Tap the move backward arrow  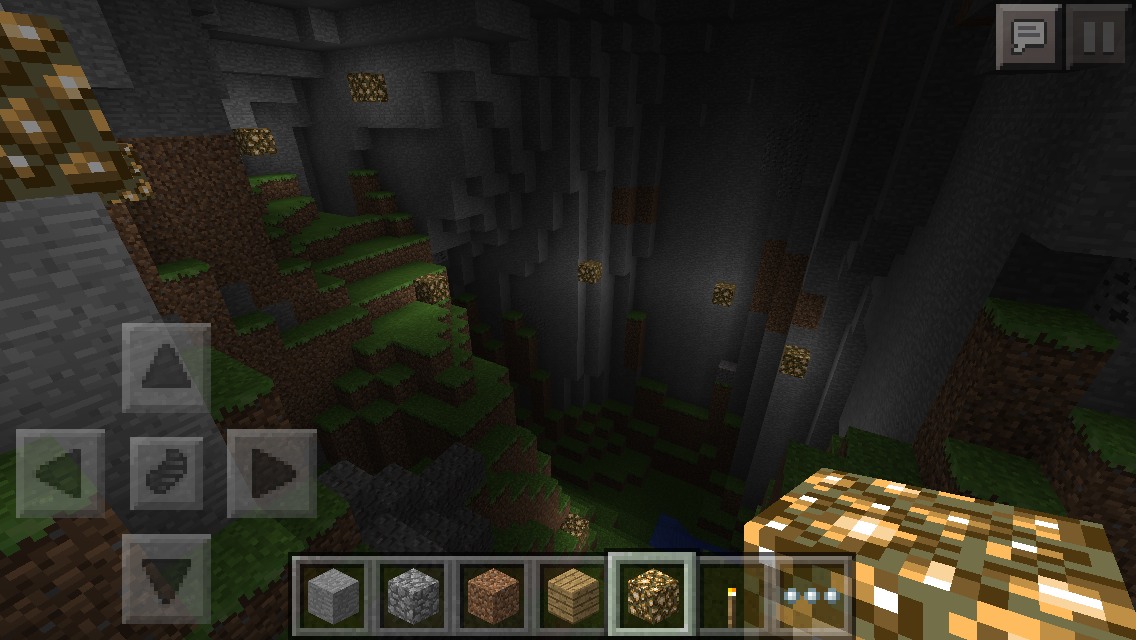(166, 578)
